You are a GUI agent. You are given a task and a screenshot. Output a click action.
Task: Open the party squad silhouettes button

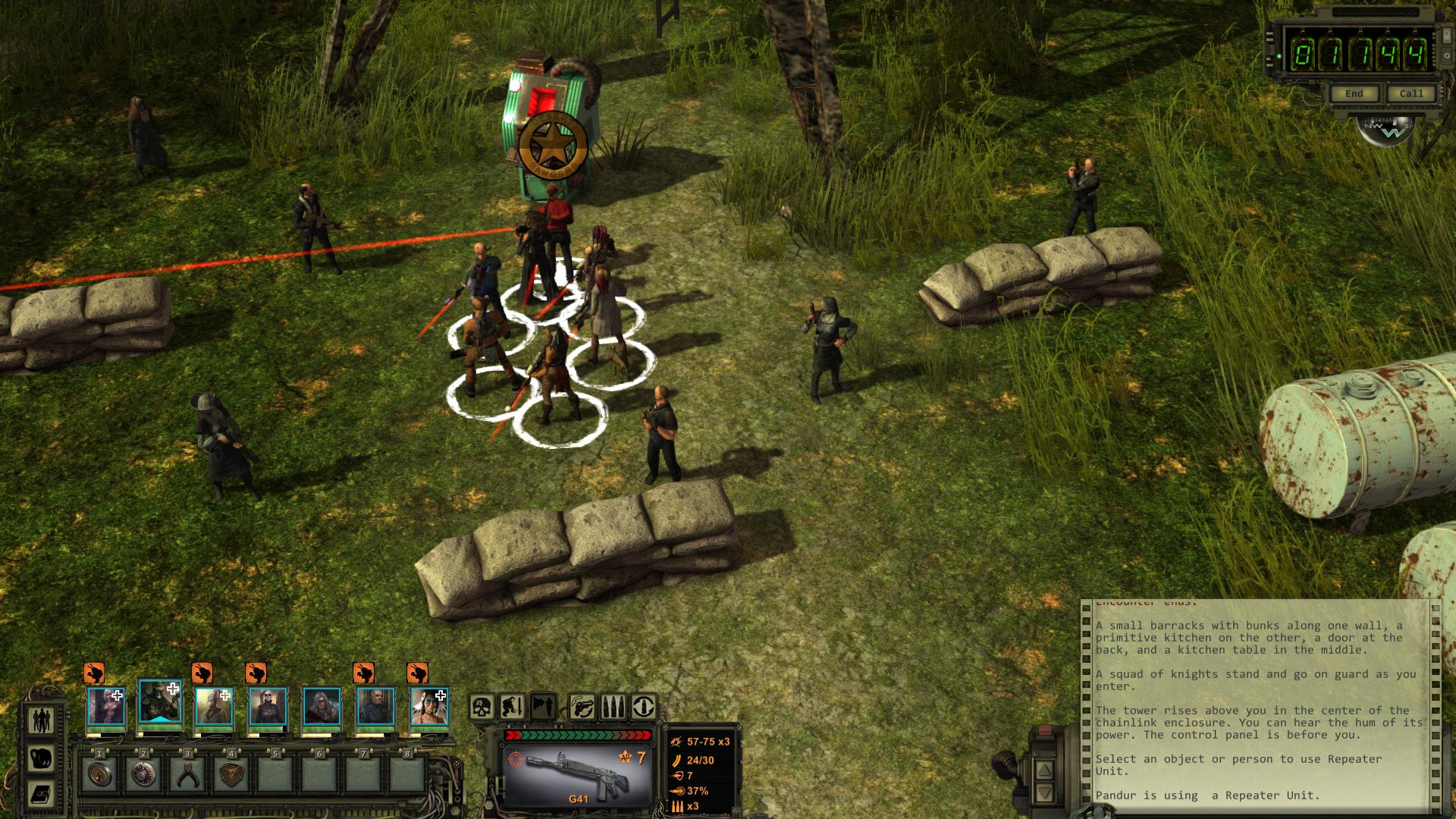(x=41, y=719)
